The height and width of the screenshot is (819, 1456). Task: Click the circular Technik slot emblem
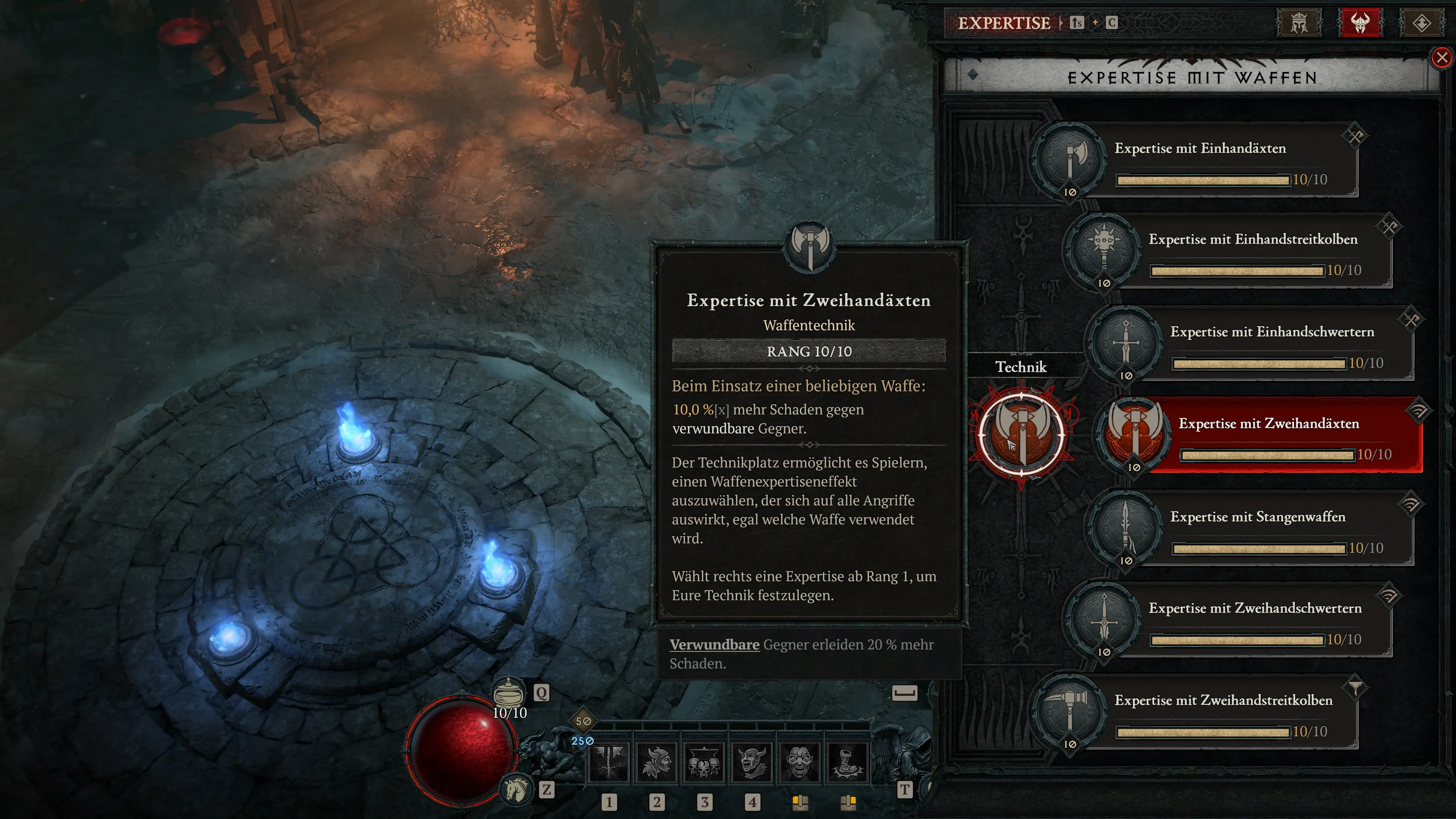click(x=1021, y=435)
